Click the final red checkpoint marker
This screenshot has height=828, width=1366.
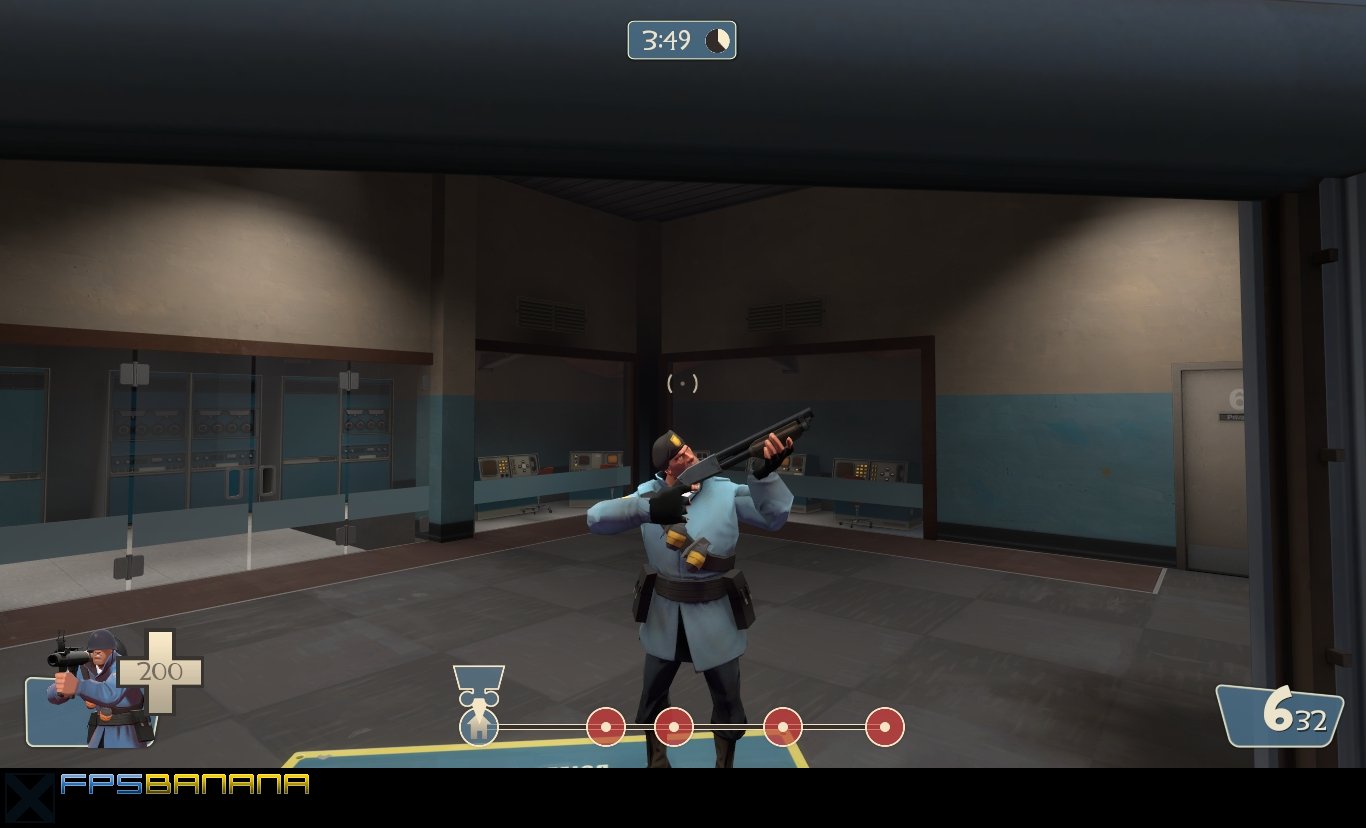884,726
